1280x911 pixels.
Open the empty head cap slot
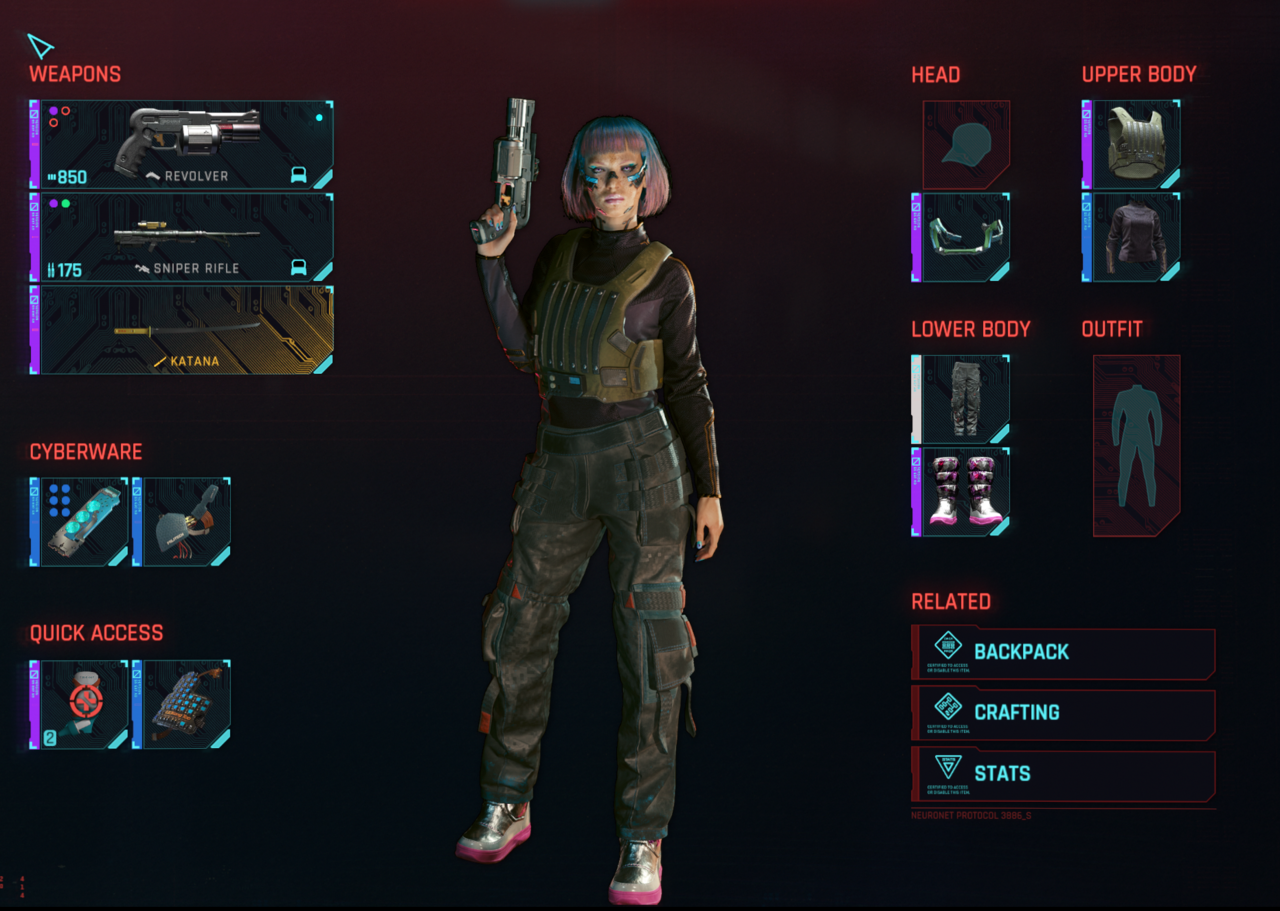click(966, 145)
